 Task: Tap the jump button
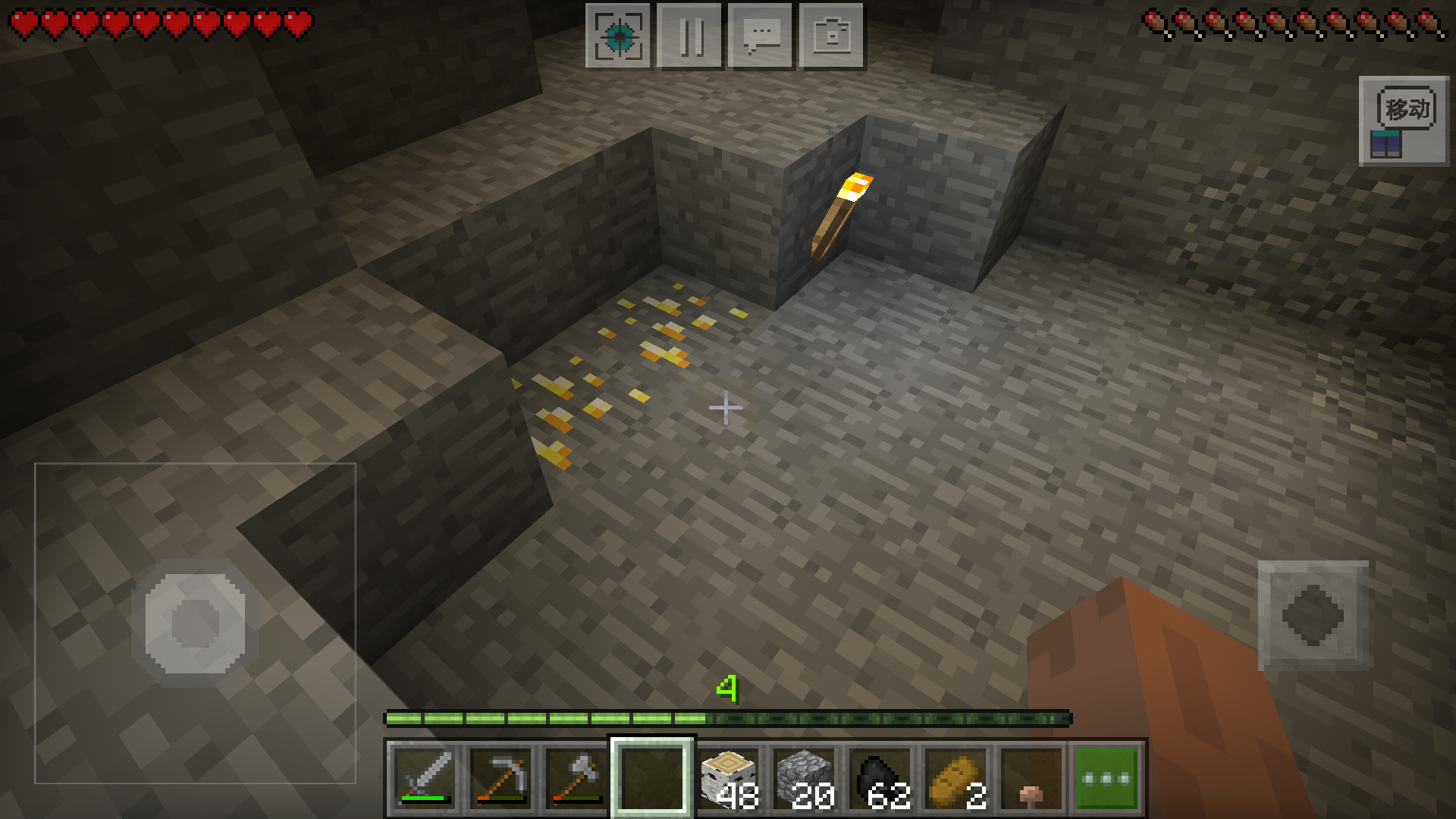[x=1313, y=616]
